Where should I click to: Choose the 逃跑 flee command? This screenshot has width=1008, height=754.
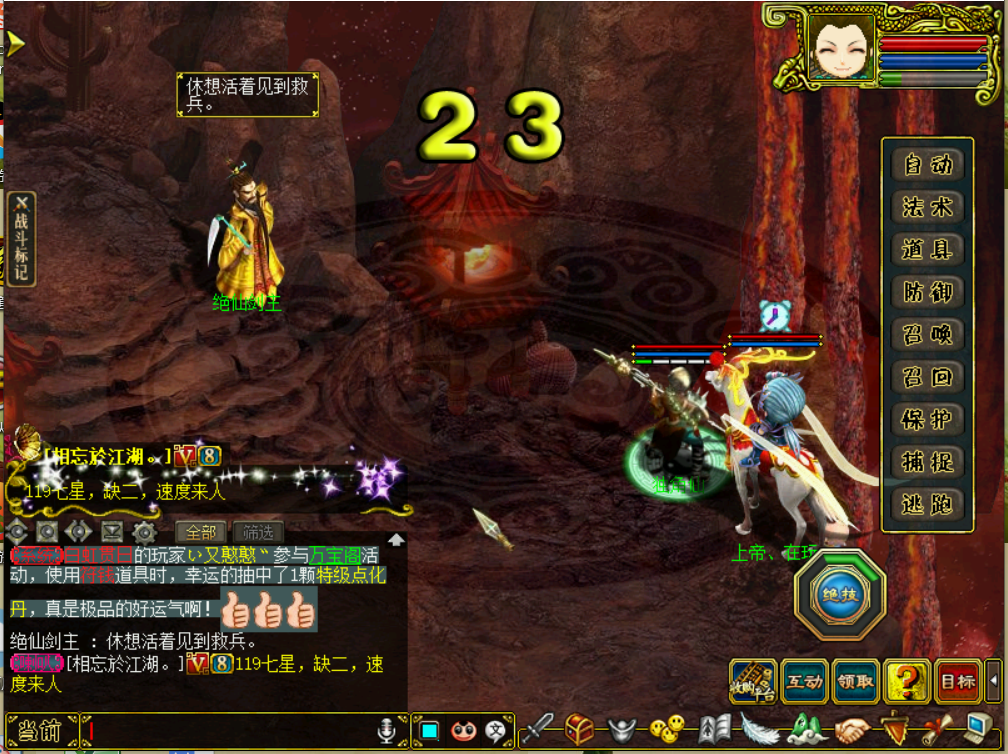coord(928,504)
